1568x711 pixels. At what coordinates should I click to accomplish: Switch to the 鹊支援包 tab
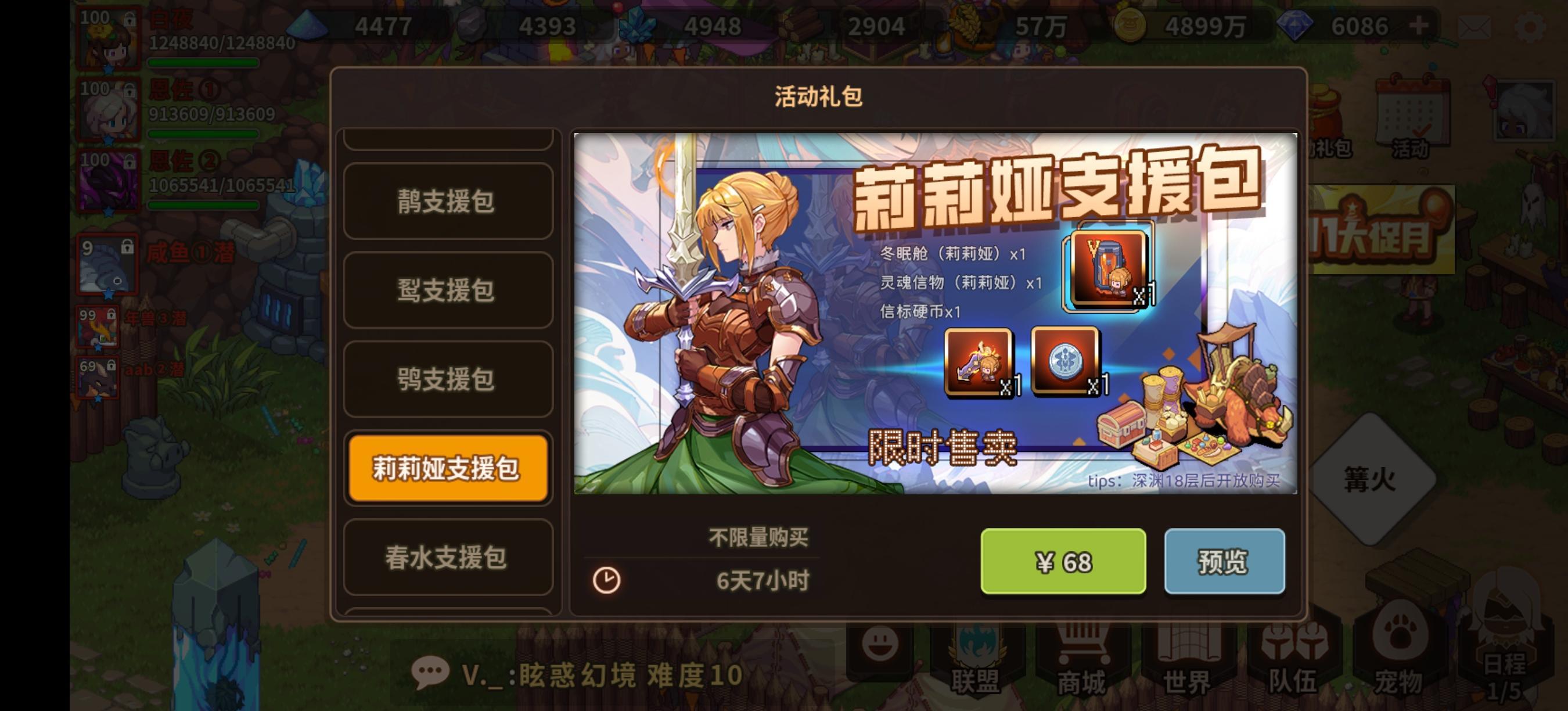click(447, 203)
